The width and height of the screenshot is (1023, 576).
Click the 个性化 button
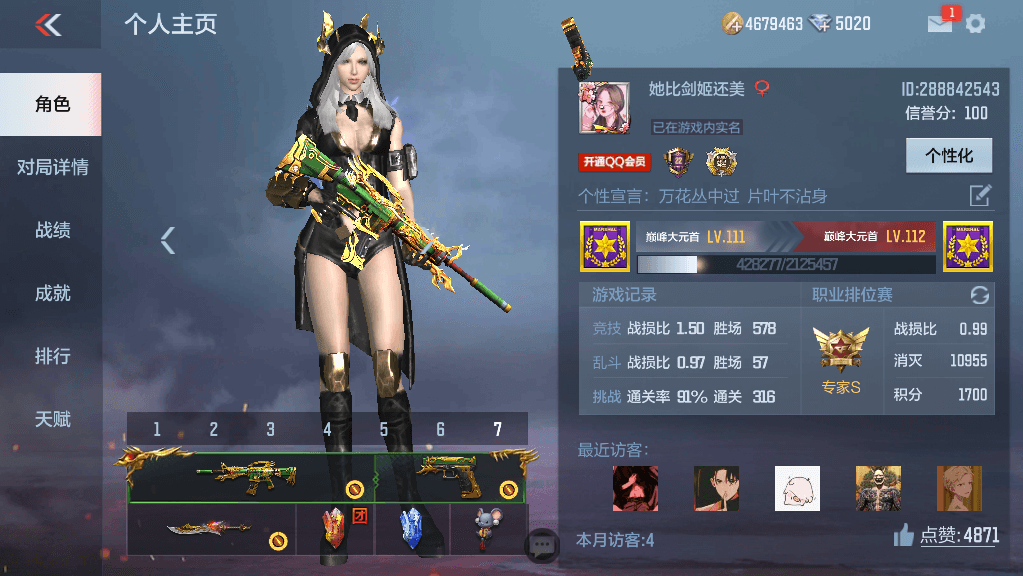coord(948,156)
